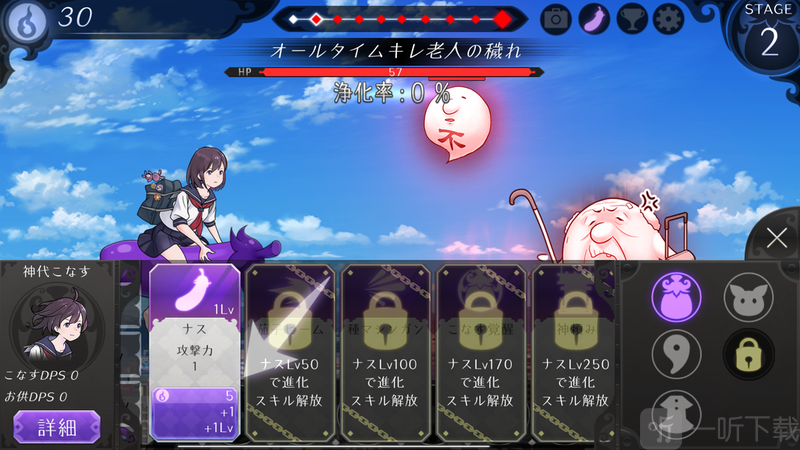Open the gear settings icon
Screen dimensions: 800x450
click(669, 18)
